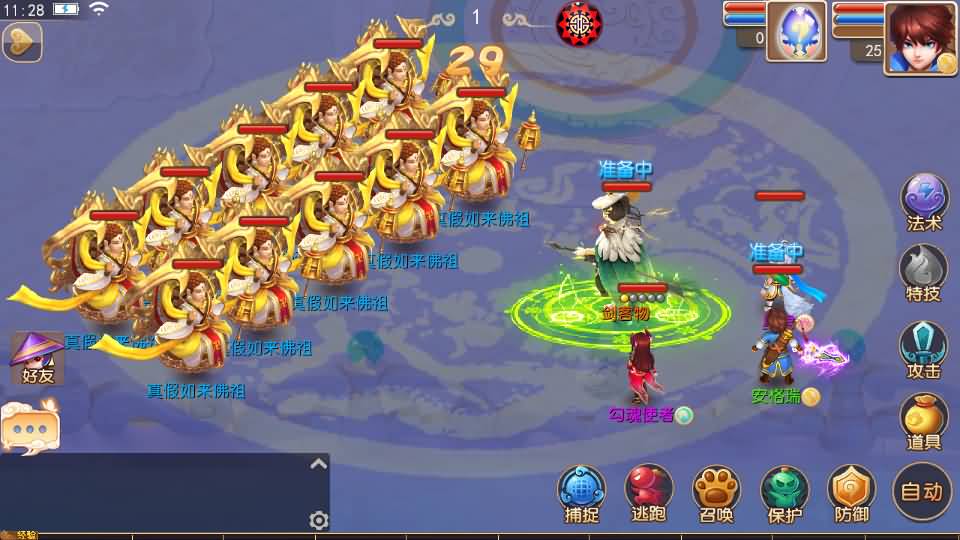
Task: Open the chat bubble icon
Action: 30,427
